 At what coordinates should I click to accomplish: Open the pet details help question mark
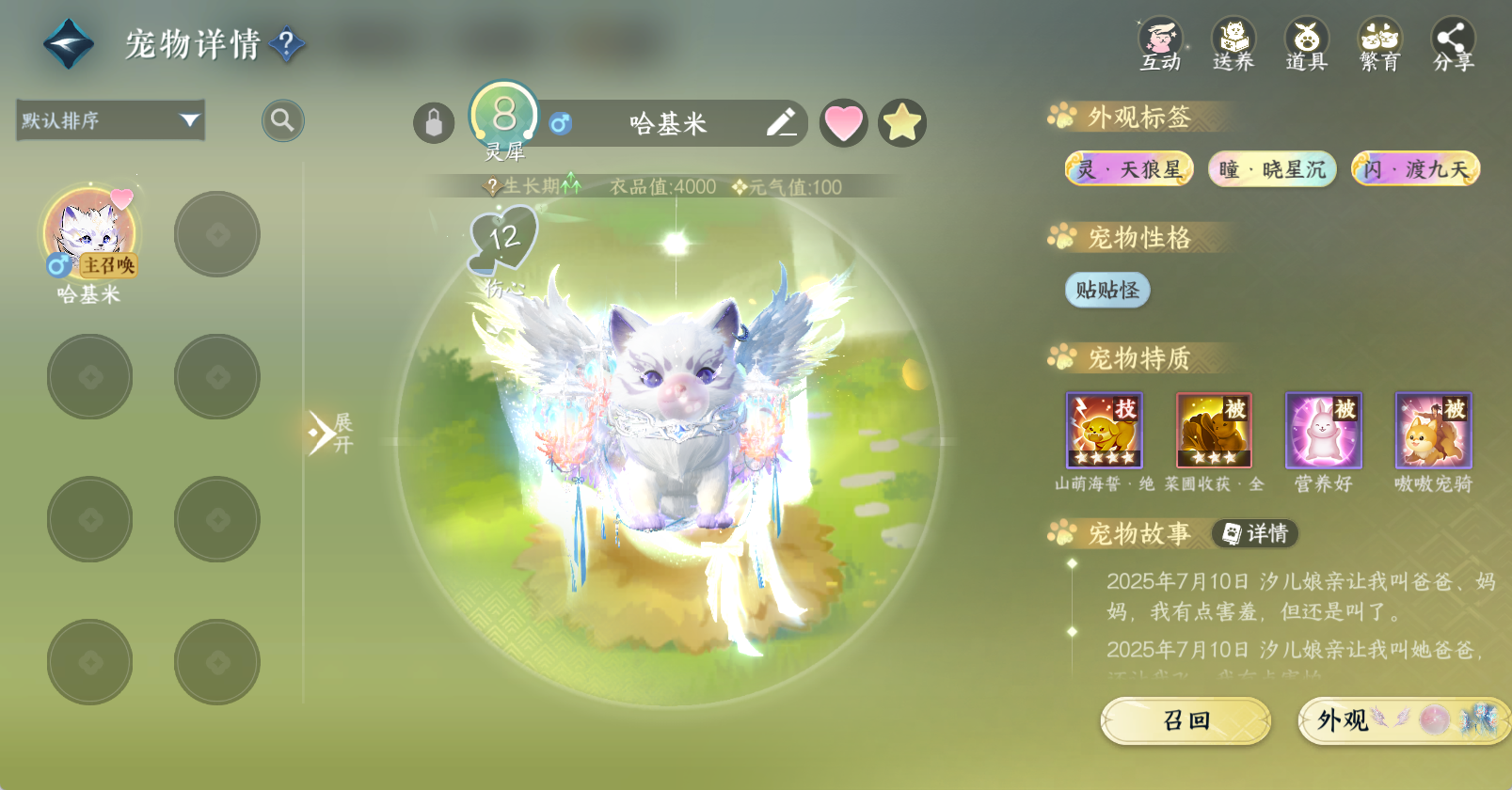pos(287,43)
